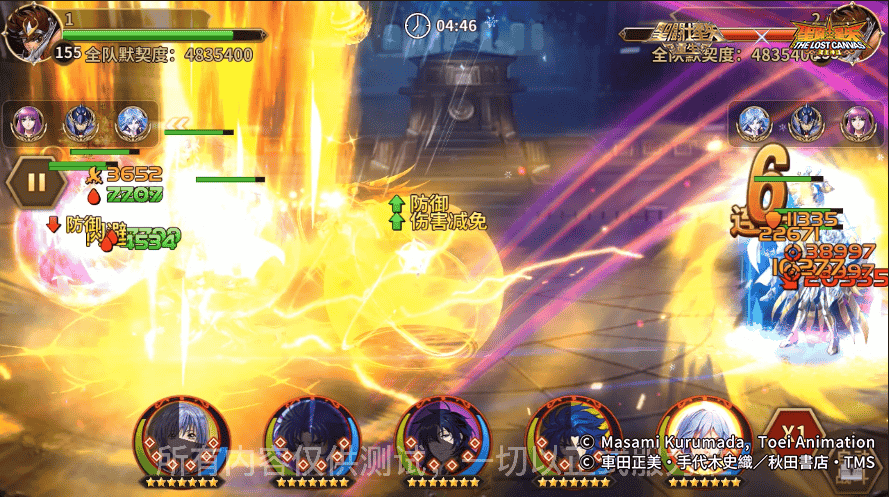Inspect enemy team's purple-haired goddess support icon

858,122
